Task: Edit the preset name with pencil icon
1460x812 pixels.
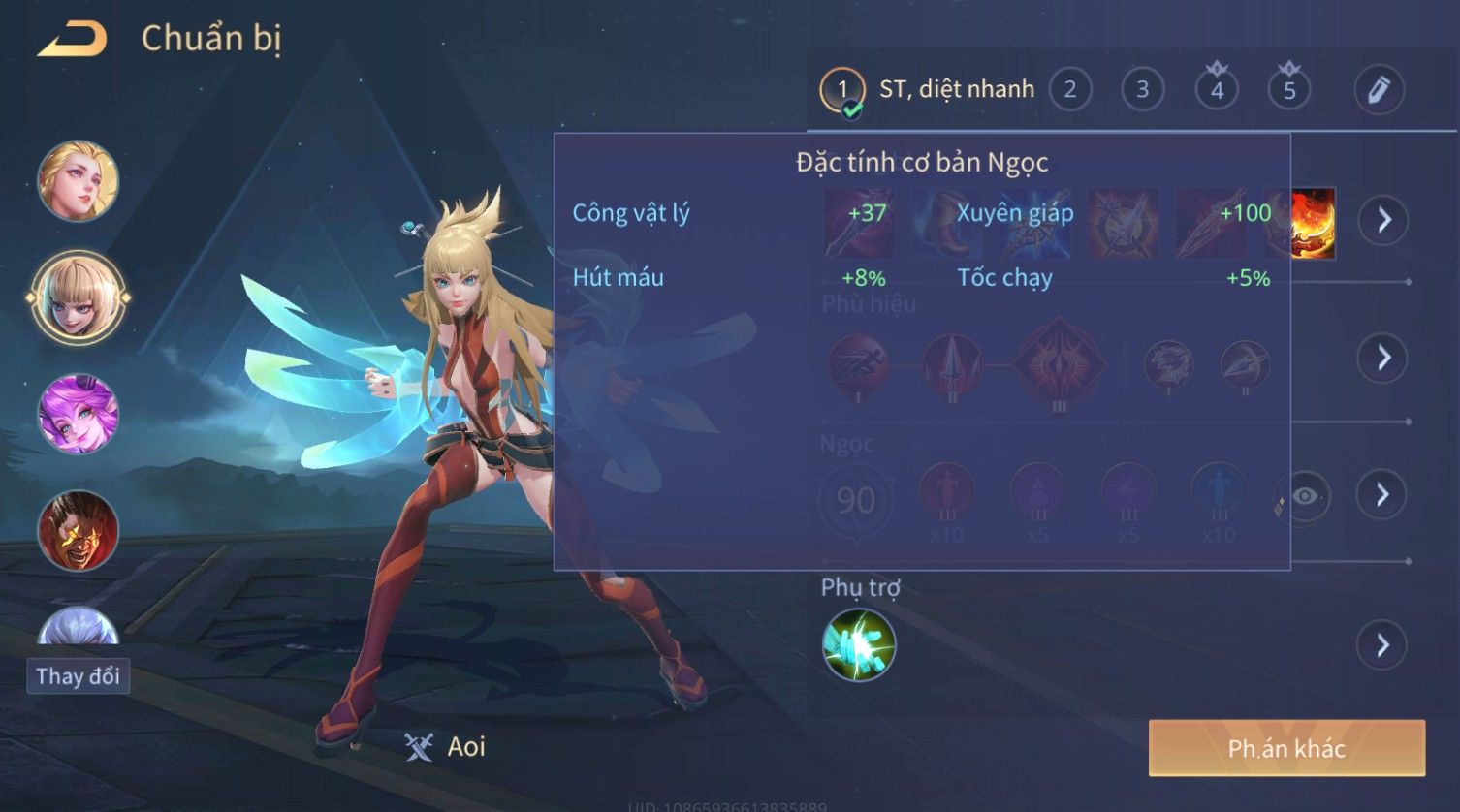Action: tap(1379, 90)
